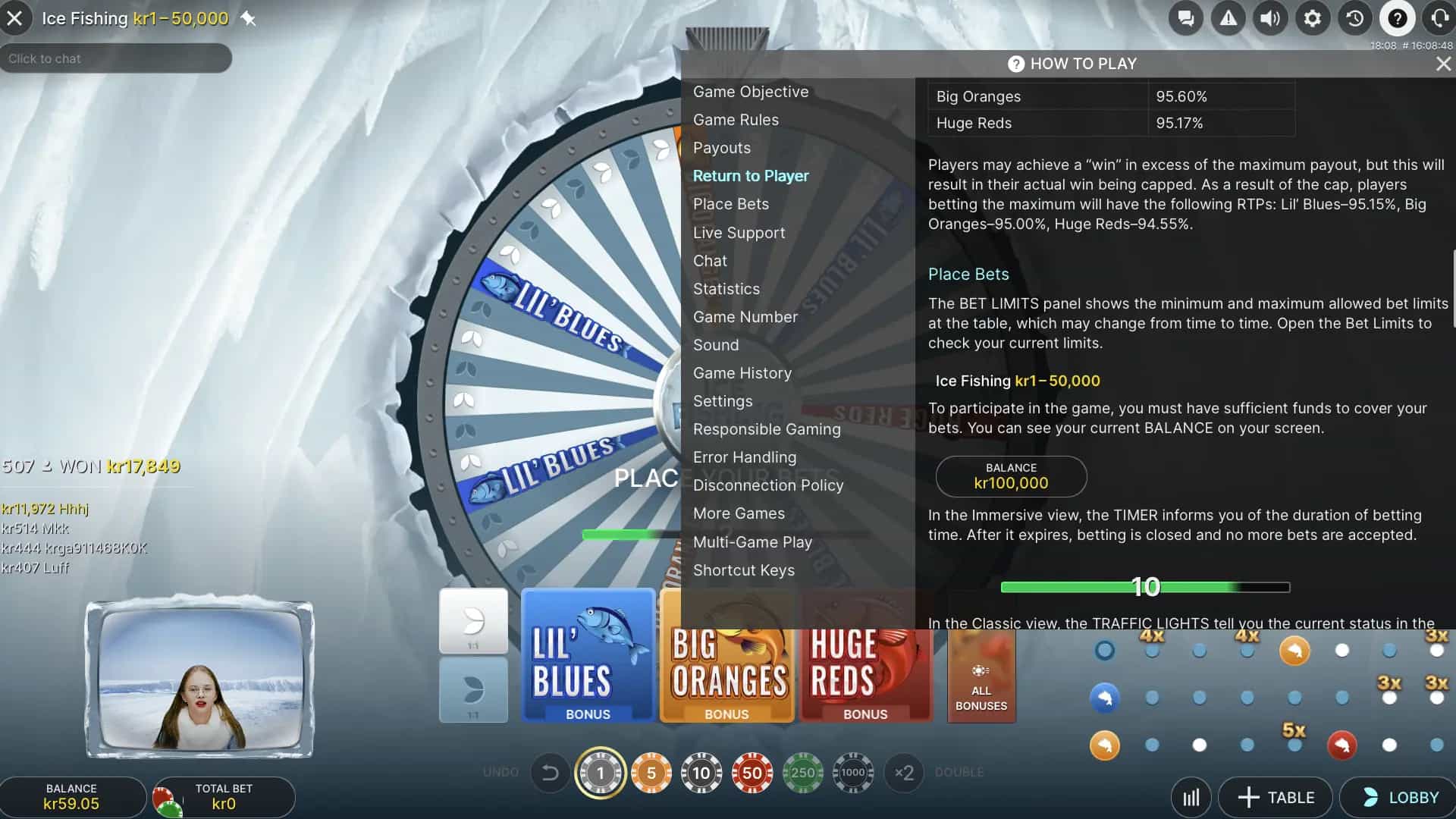
Task: Open the live chat icon
Action: pyautogui.click(x=1187, y=18)
